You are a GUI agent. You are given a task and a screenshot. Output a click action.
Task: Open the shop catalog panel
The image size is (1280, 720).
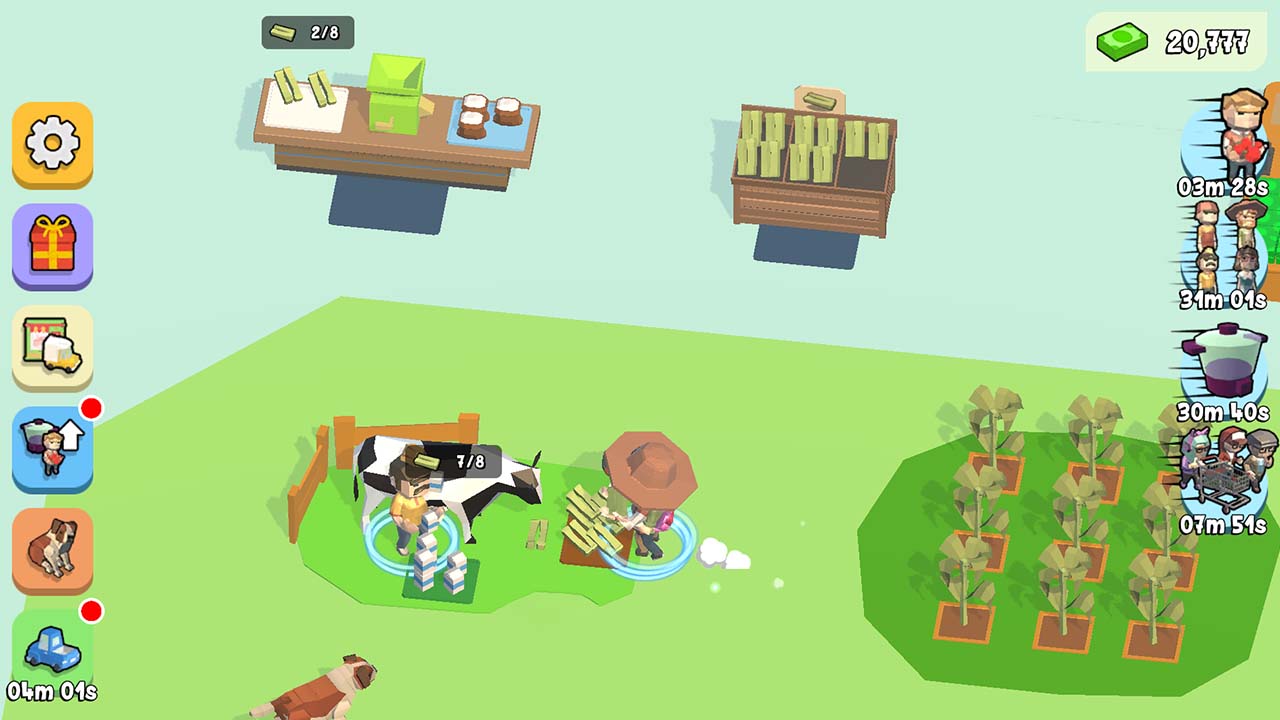(x=52, y=347)
